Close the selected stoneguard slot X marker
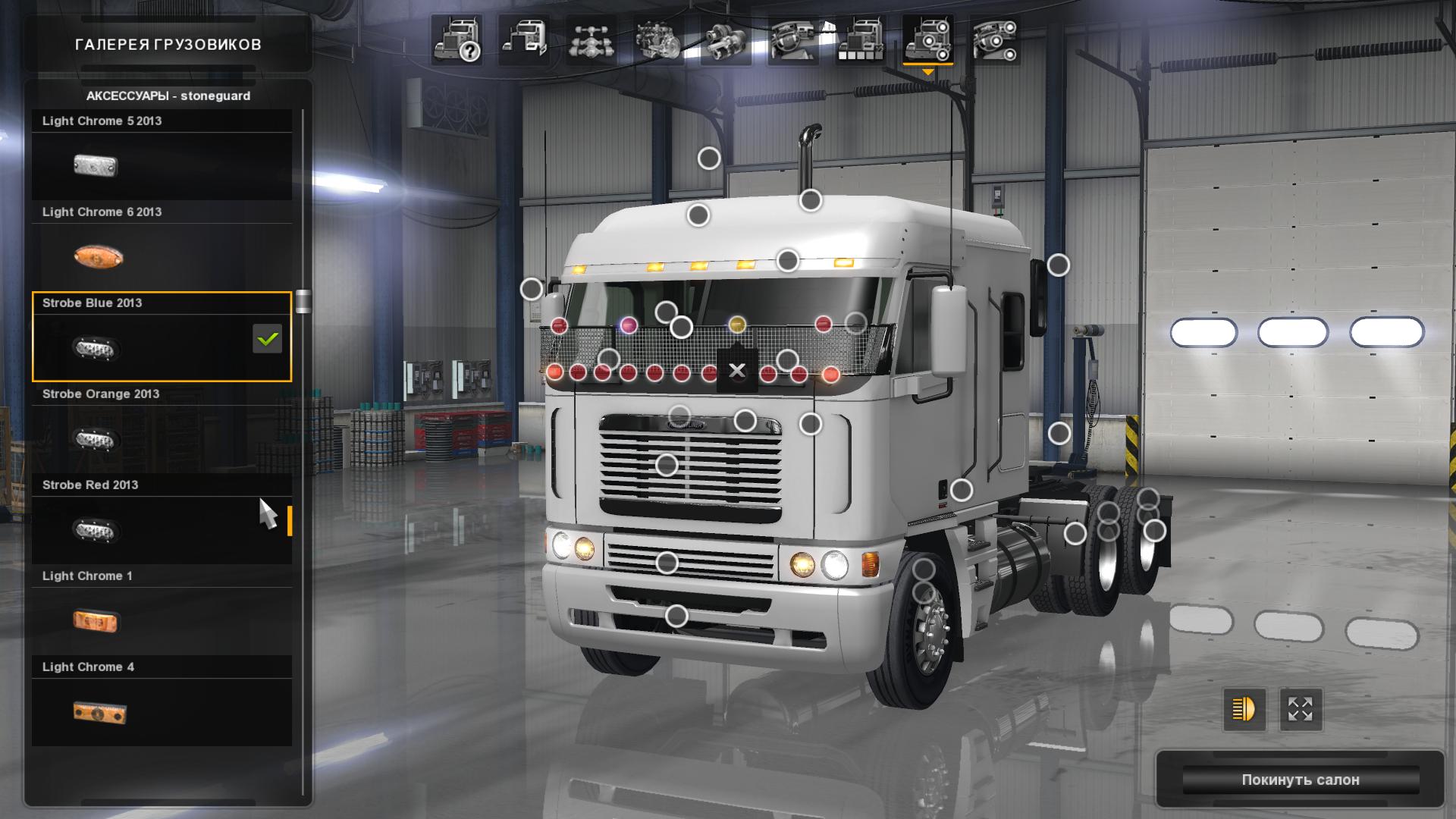 pos(736,371)
